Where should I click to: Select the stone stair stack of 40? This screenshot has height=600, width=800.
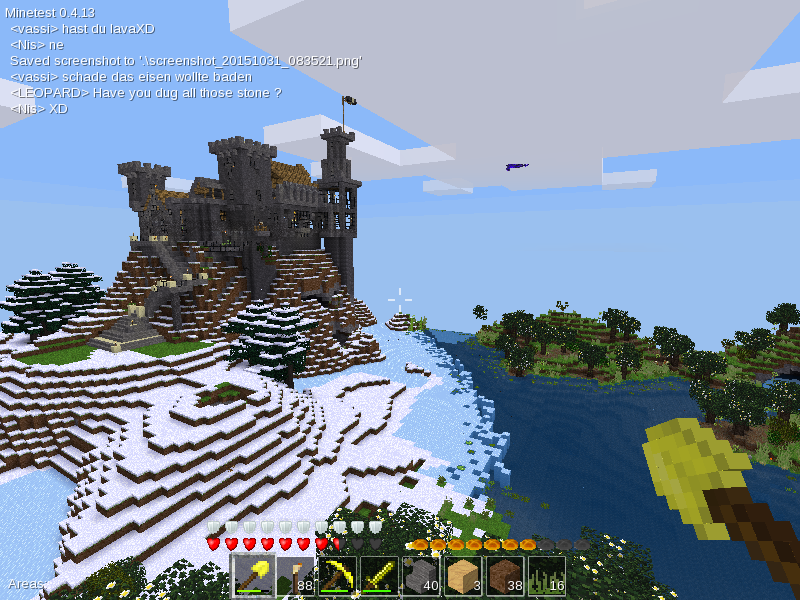(x=421, y=576)
